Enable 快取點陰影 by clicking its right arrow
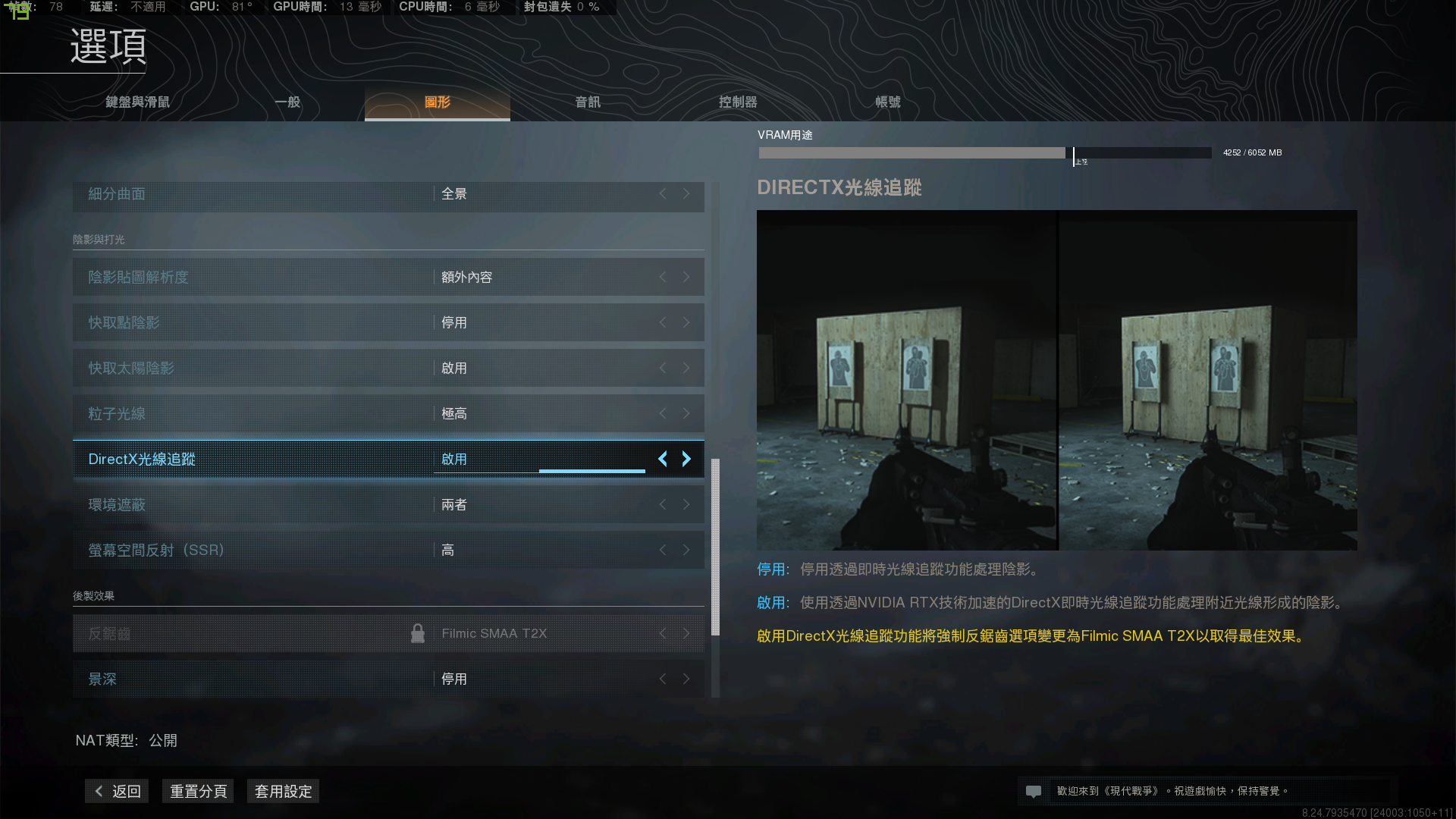Viewport: 1456px width, 819px height. point(686,322)
